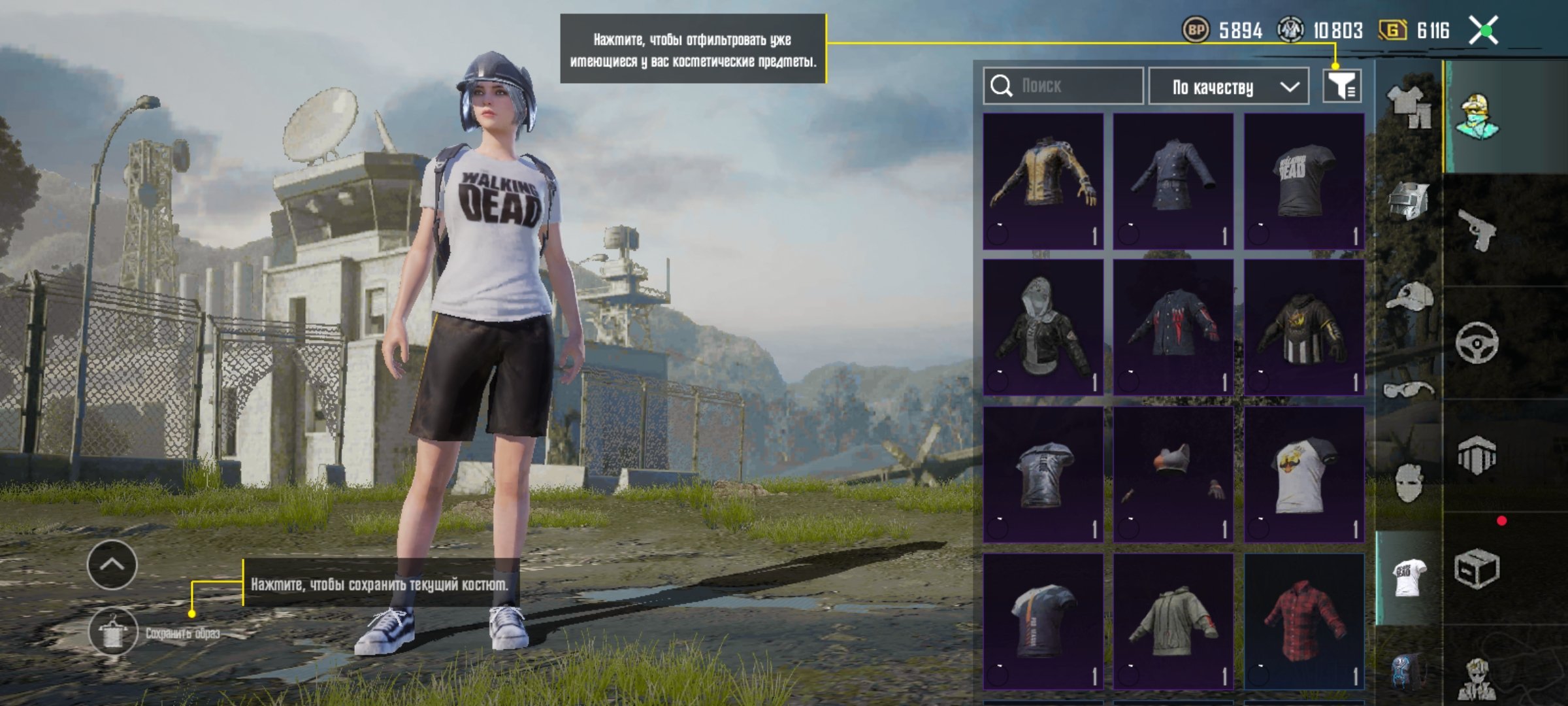Show the glasses category

(x=1409, y=390)
